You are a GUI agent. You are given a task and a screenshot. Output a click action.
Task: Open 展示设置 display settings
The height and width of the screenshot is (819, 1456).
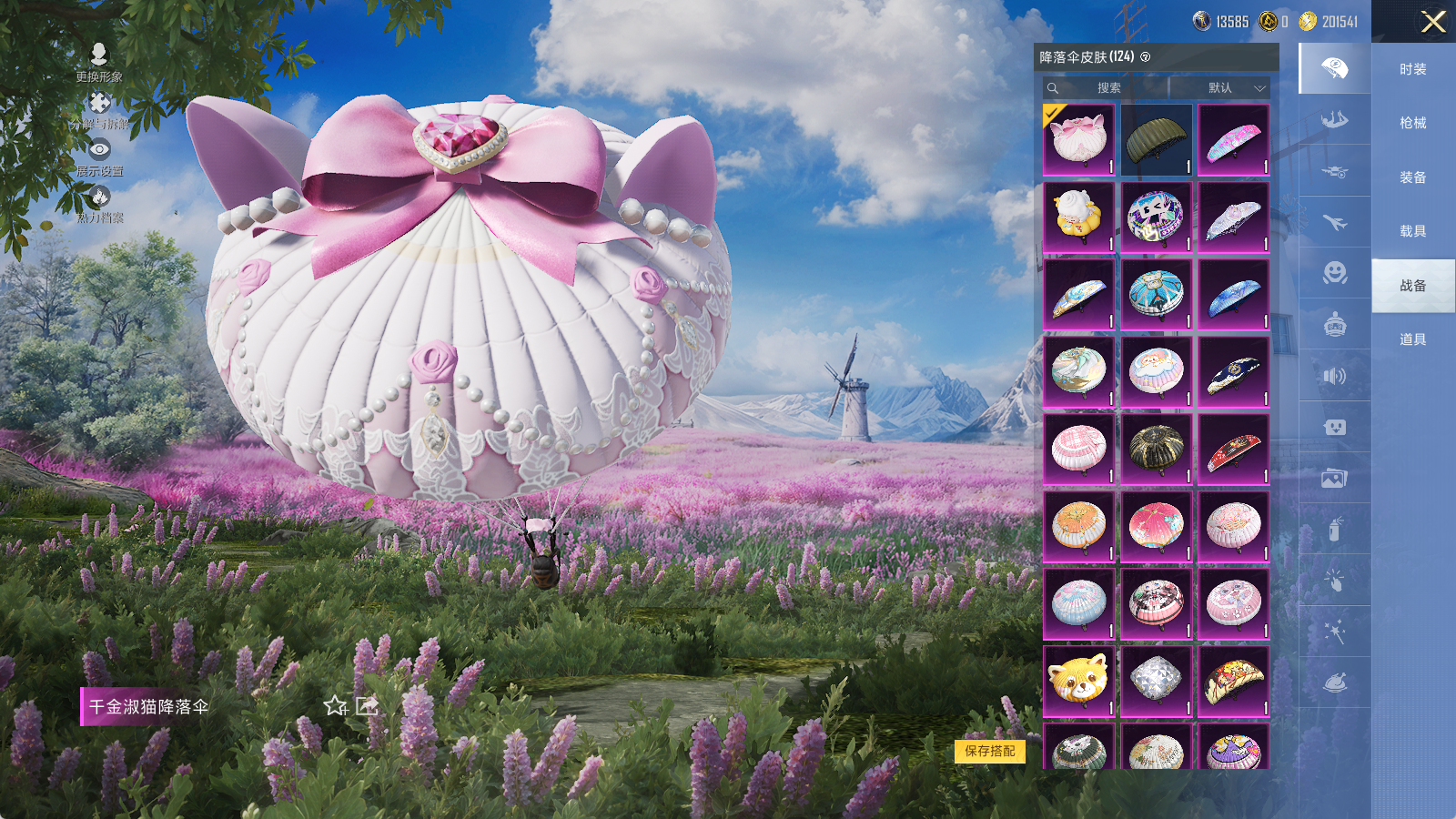[x=99, y=157]
